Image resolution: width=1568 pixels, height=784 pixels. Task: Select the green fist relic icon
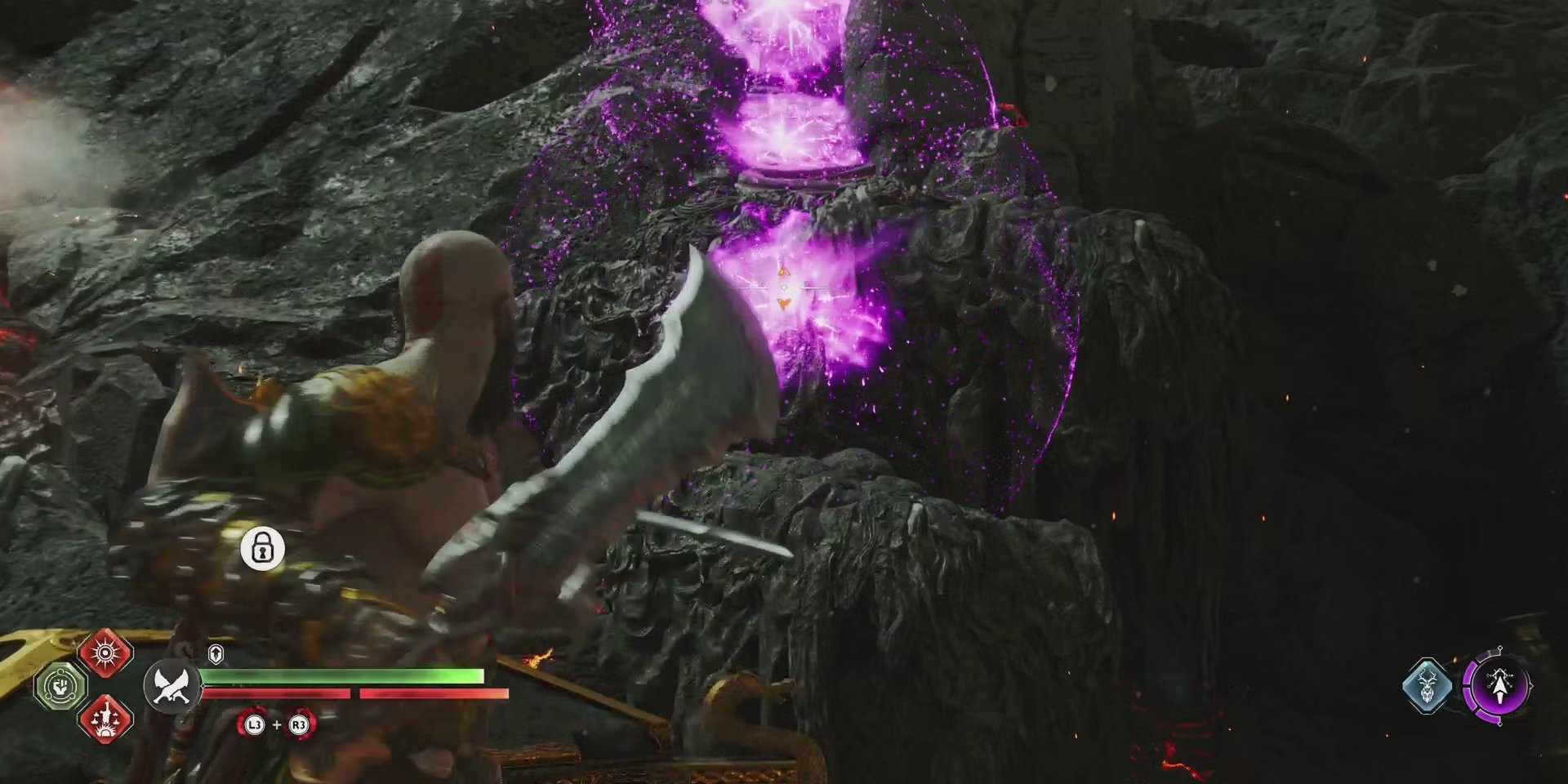coord(61,684)
